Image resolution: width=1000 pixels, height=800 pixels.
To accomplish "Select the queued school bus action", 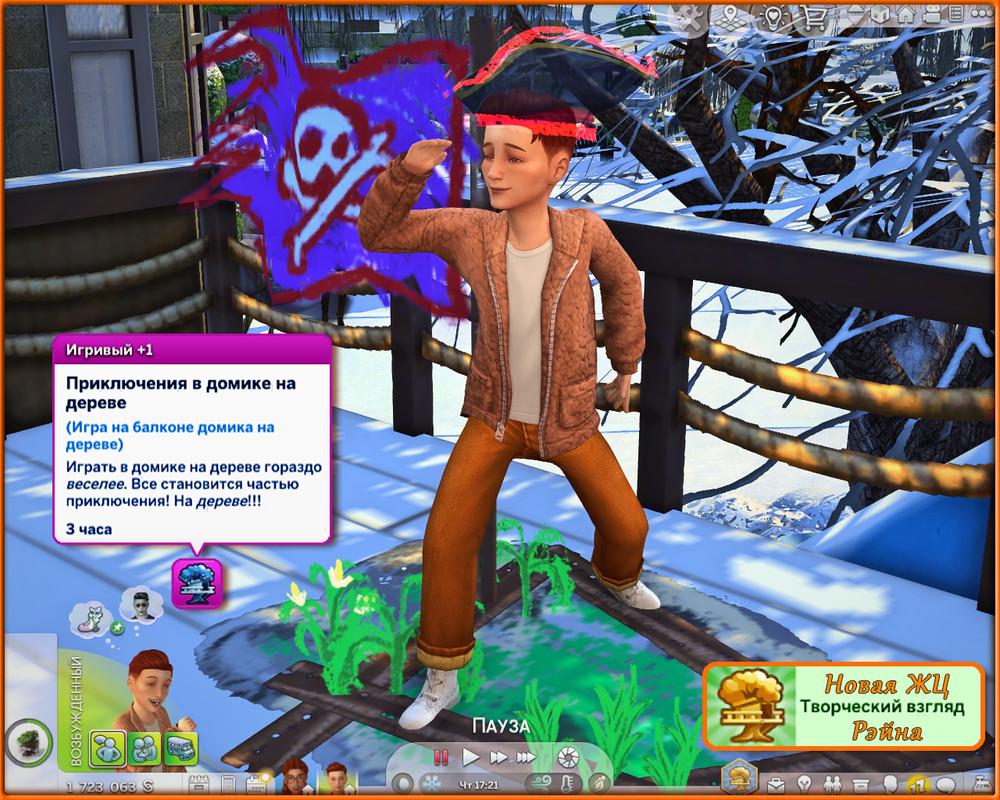I will point(180,748).
